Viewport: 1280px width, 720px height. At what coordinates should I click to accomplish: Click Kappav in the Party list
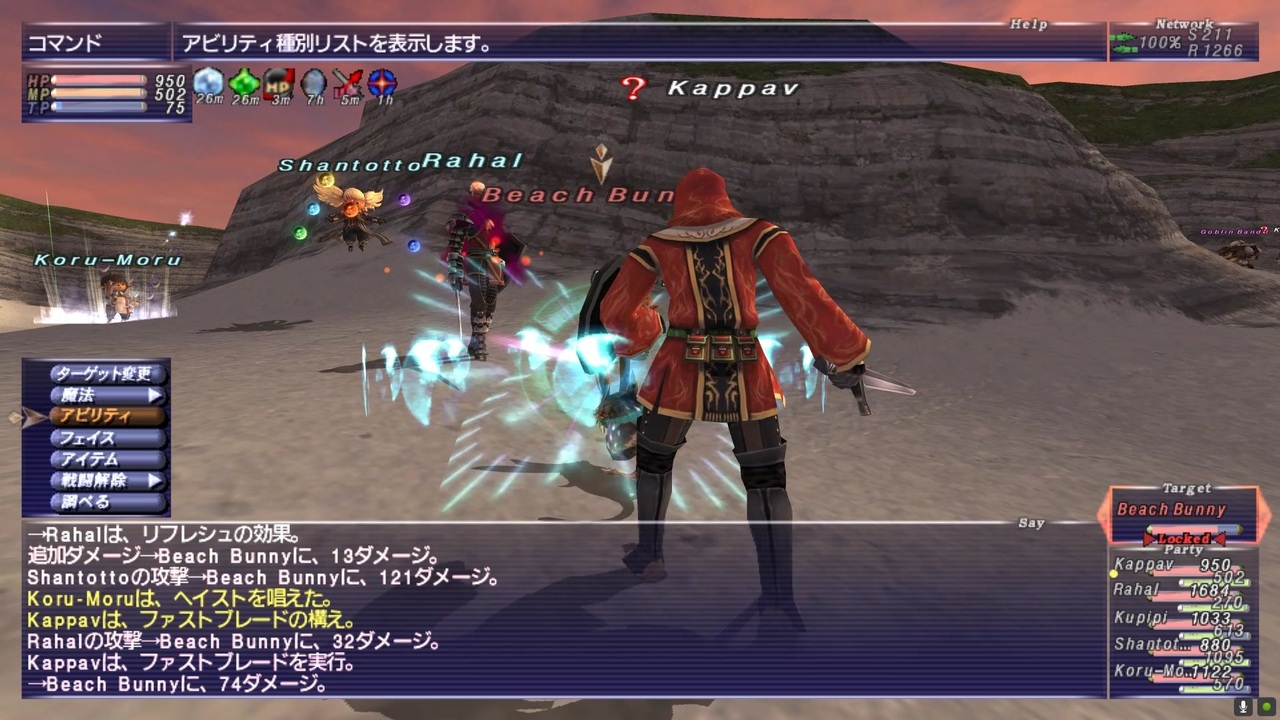[1146, 565]
